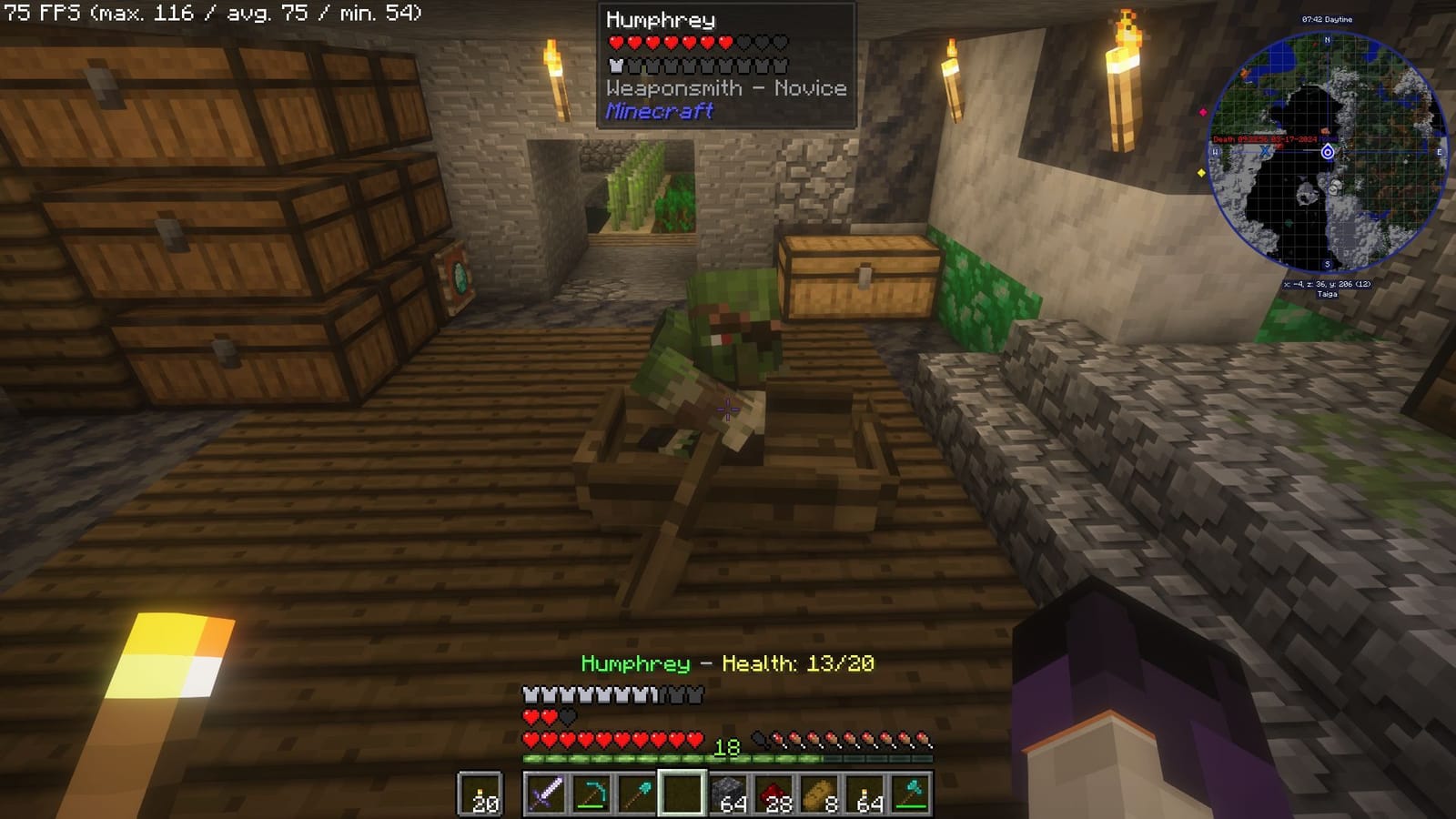Toggle the blue X waypoint on the minimap
1456x819 pixels.
tap(1265, 152)
